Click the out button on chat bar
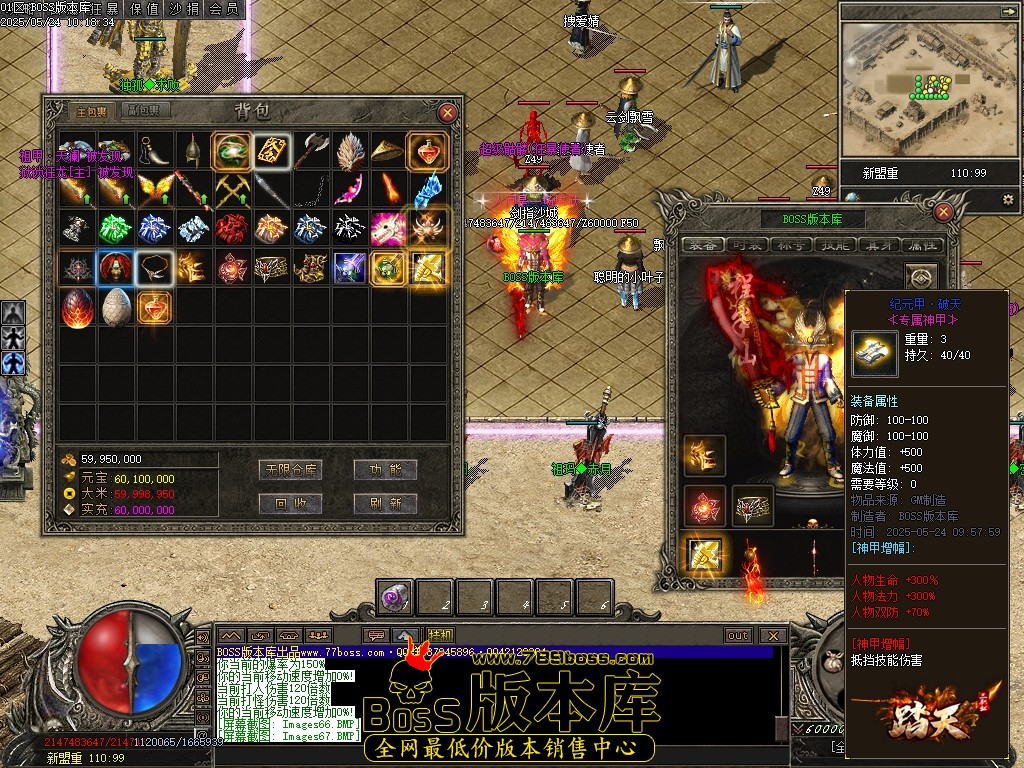Screen dimensions: 1024x768 [738, 635]
